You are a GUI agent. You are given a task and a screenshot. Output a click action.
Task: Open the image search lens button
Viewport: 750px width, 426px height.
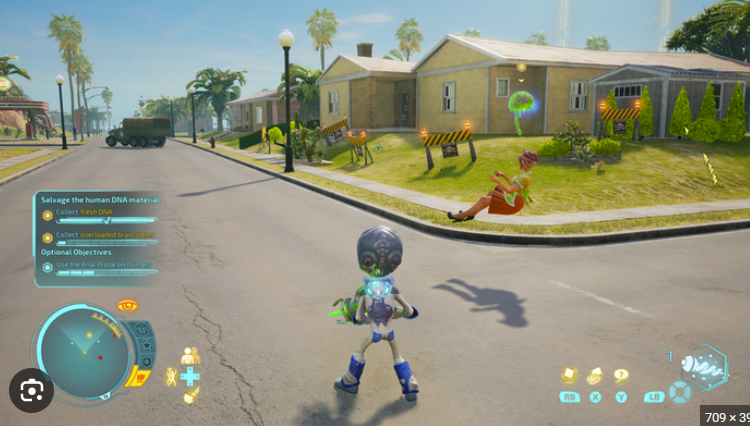31,389
